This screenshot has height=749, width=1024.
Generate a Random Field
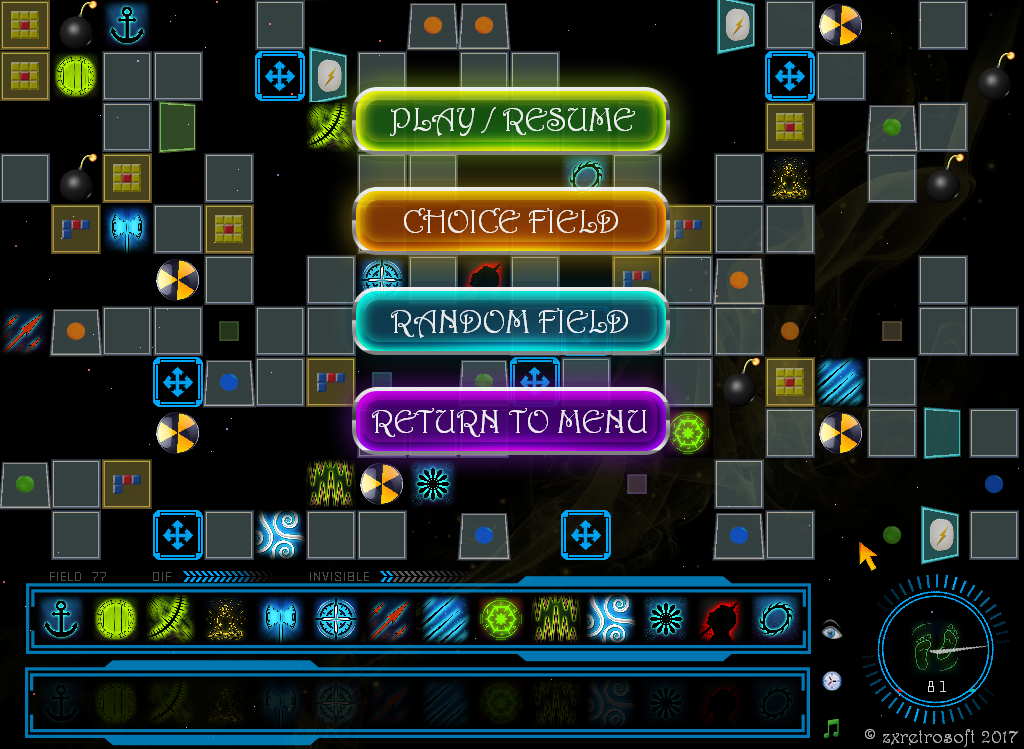click(x=511, y=322)
